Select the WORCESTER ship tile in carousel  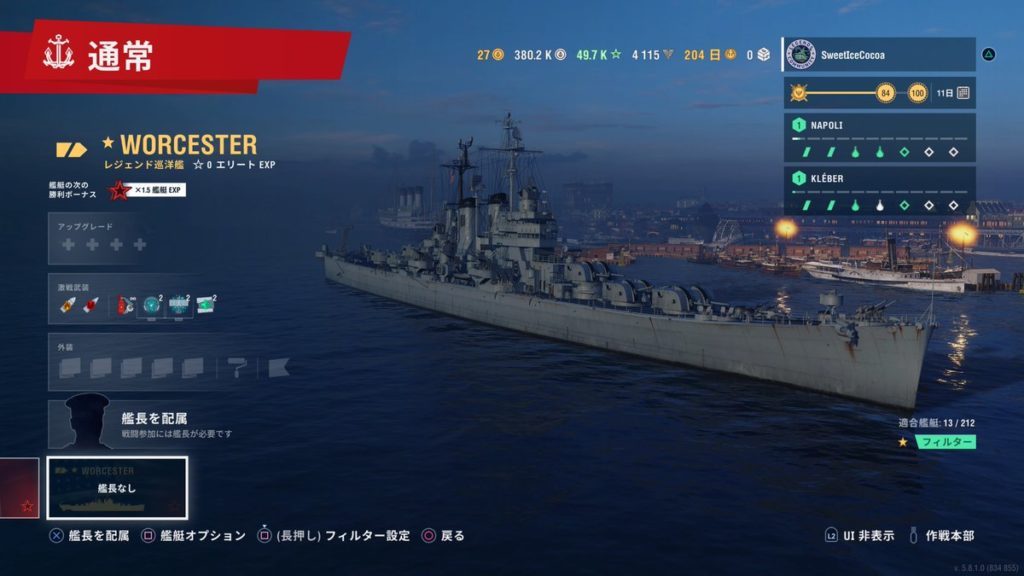[117, 488]
